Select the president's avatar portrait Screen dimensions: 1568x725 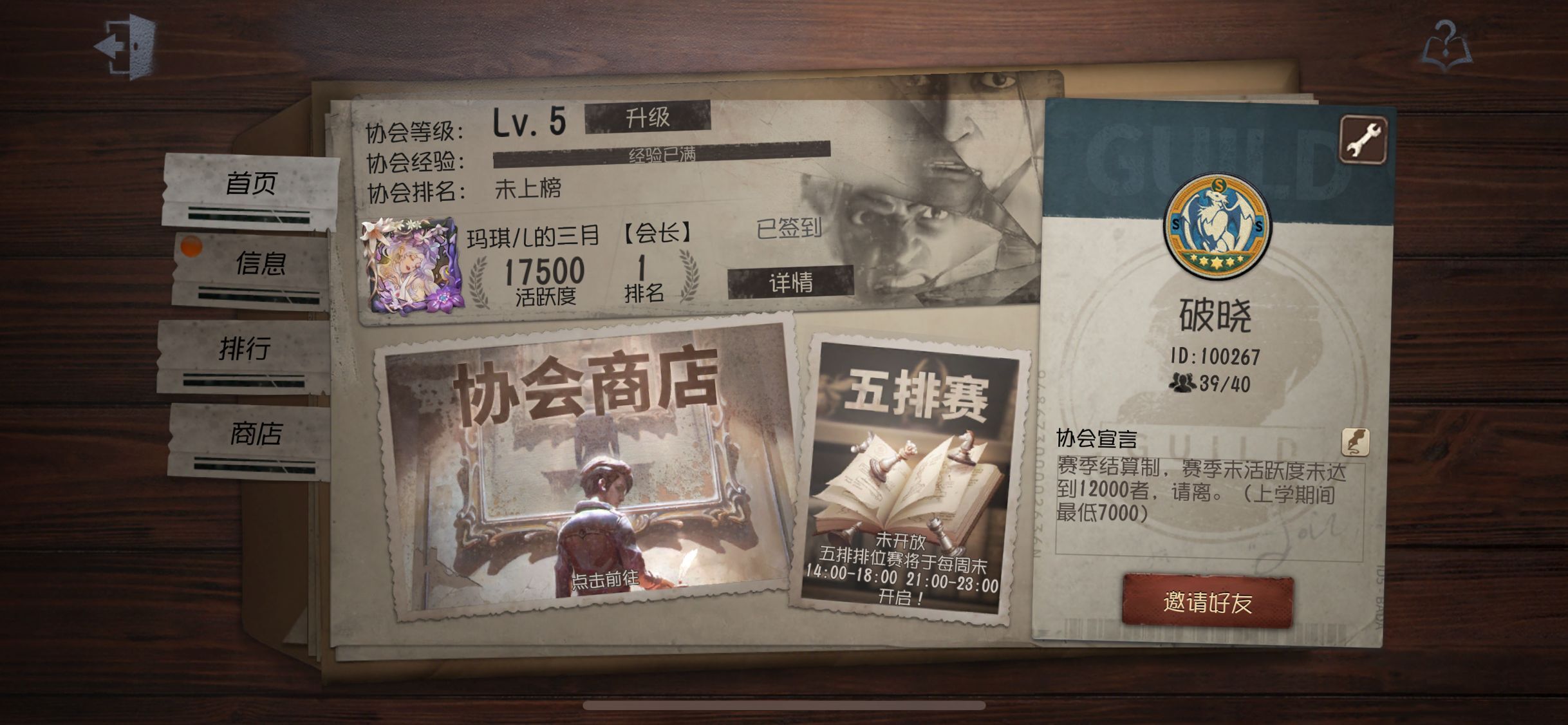[412, 265]
